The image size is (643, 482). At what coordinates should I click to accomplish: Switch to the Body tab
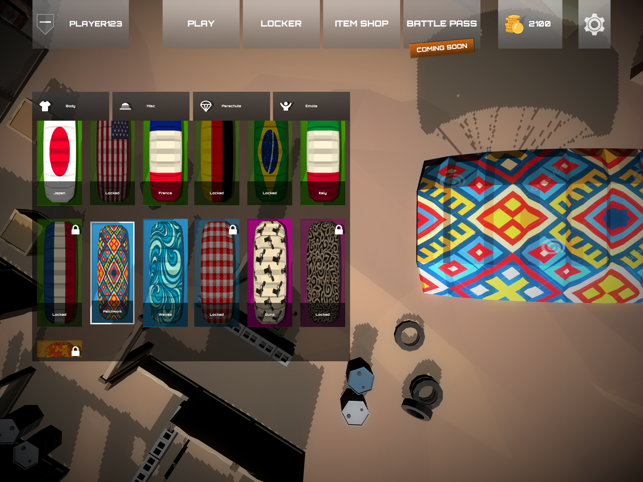pyautogui.click(x=72, y=106)
